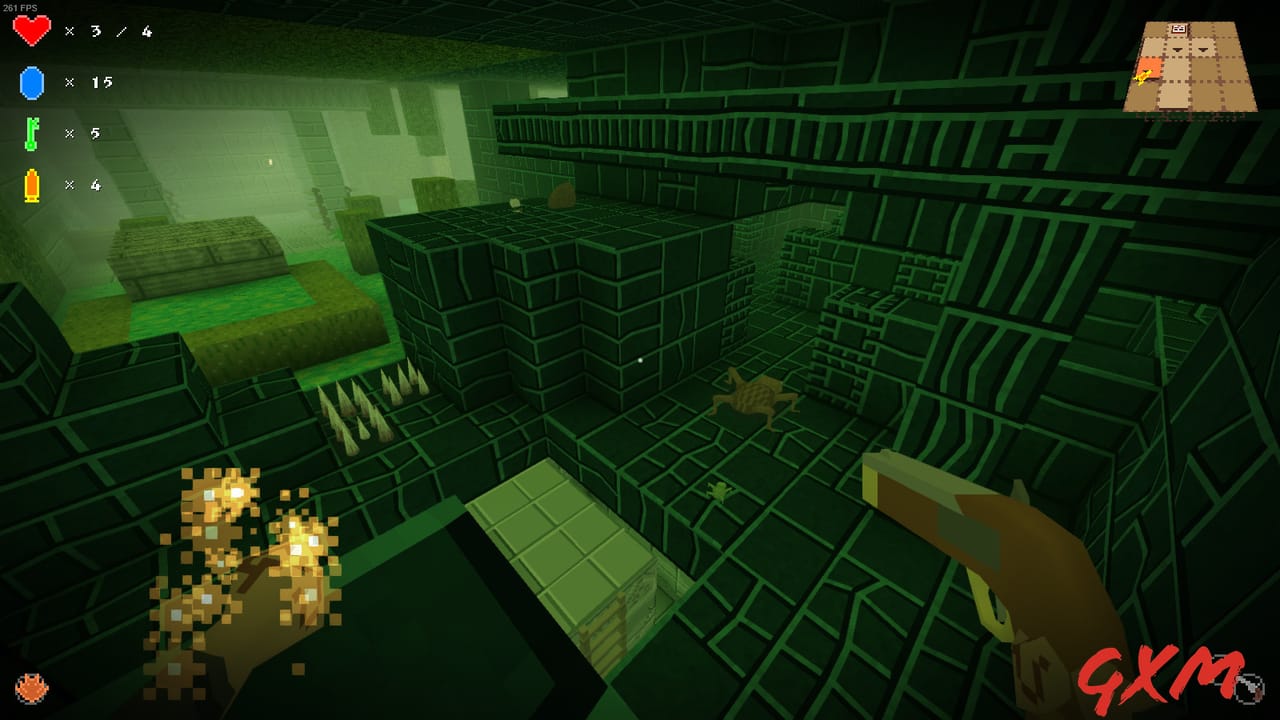
Task: Click the red heart health icon
Action: 32,31
